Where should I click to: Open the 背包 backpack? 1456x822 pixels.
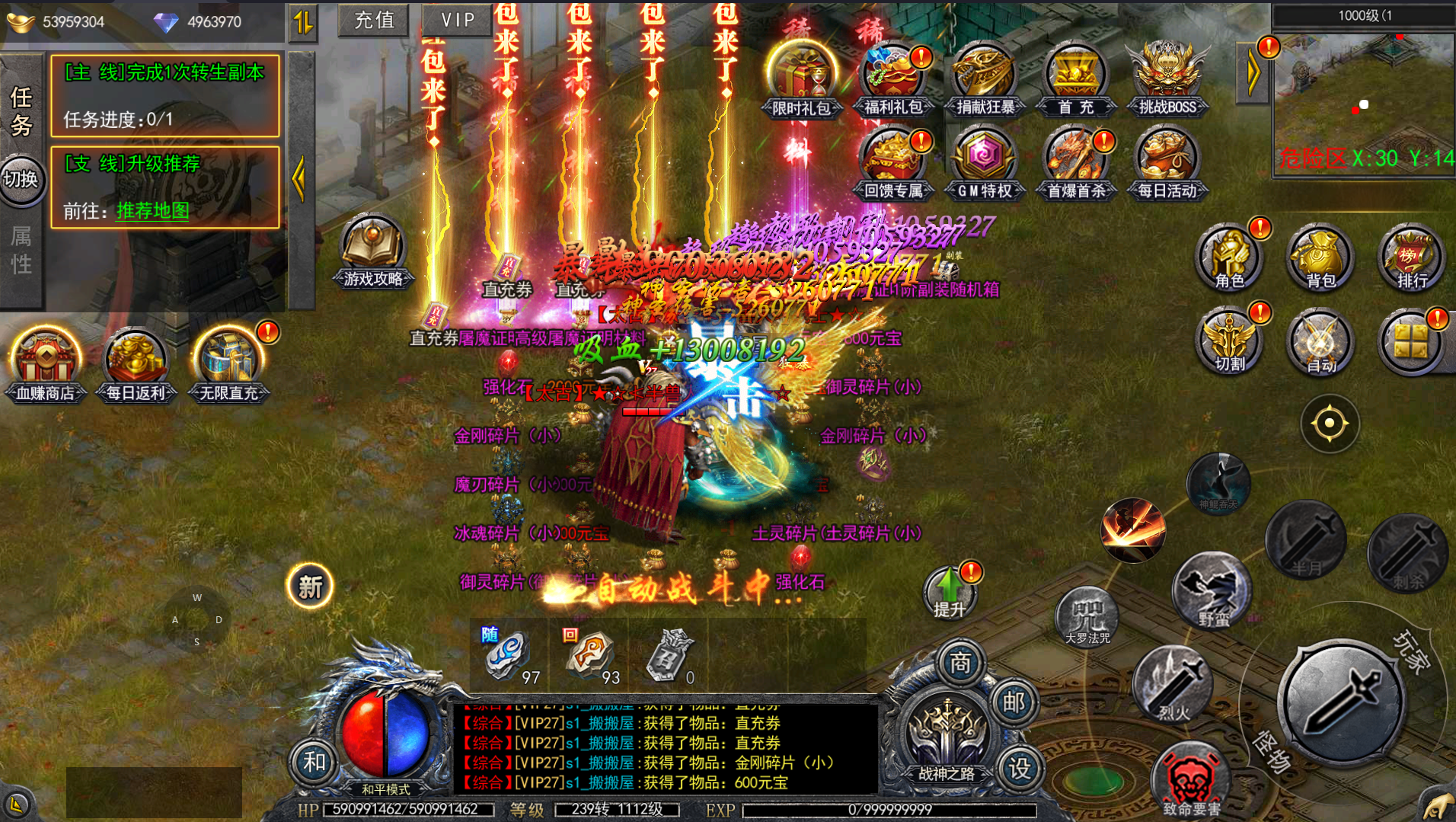(1320, 257)
